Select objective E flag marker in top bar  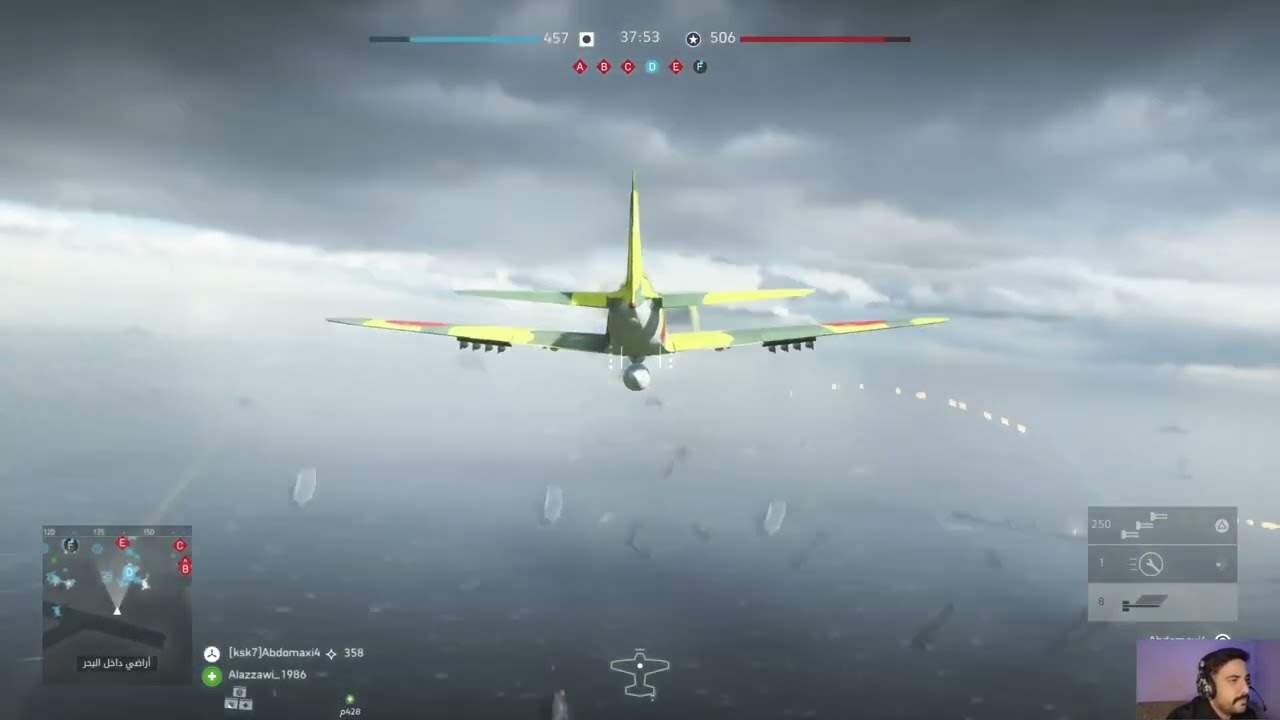pyautogui.click(x=676, y=67)
